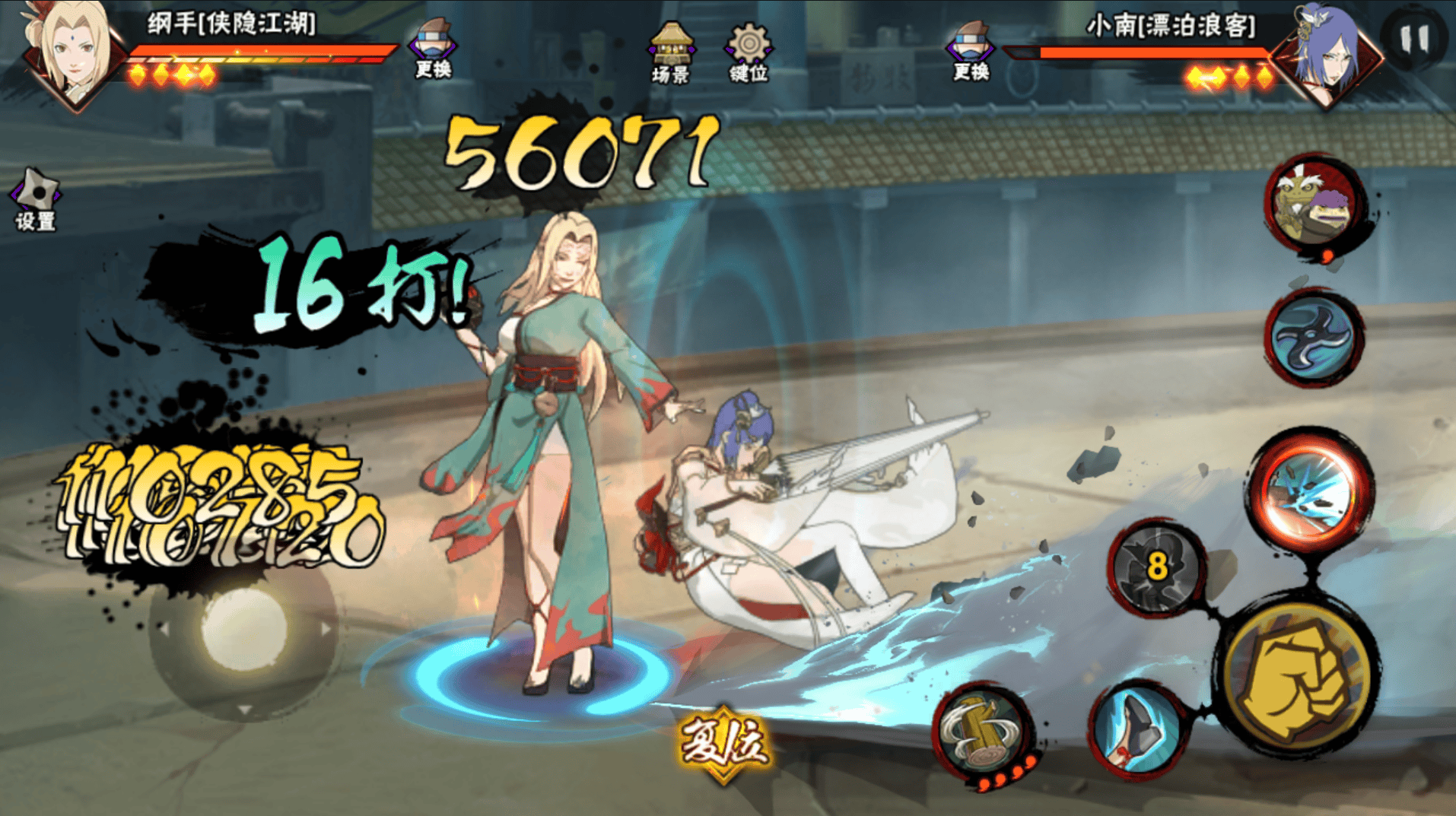Tap the golden 复位 reset button

[x=723, y=741]
